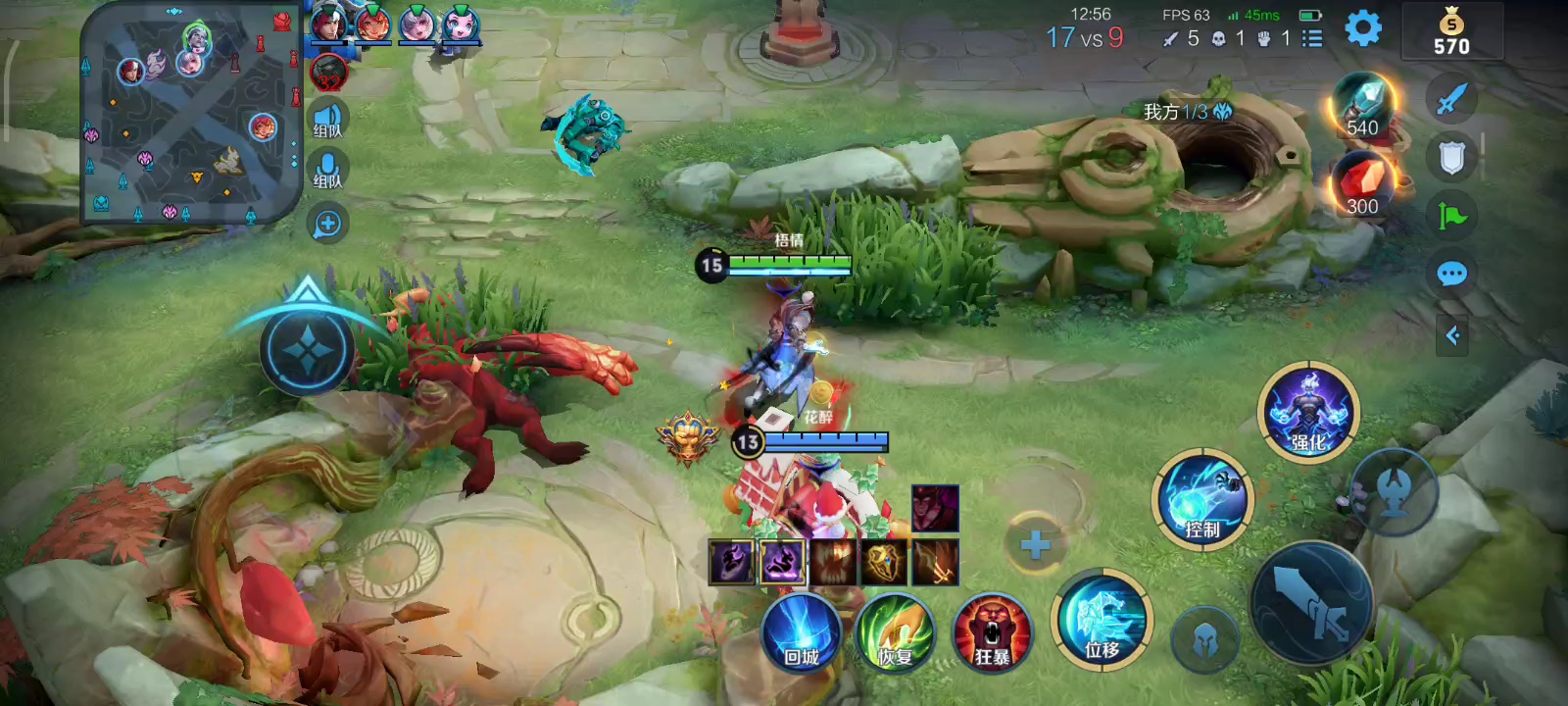The width and height of the screenshot is (1568, 706).
Task: Activate the 强化 ultimate skill
Action: pyautogui.click(x=1308, y=412)
